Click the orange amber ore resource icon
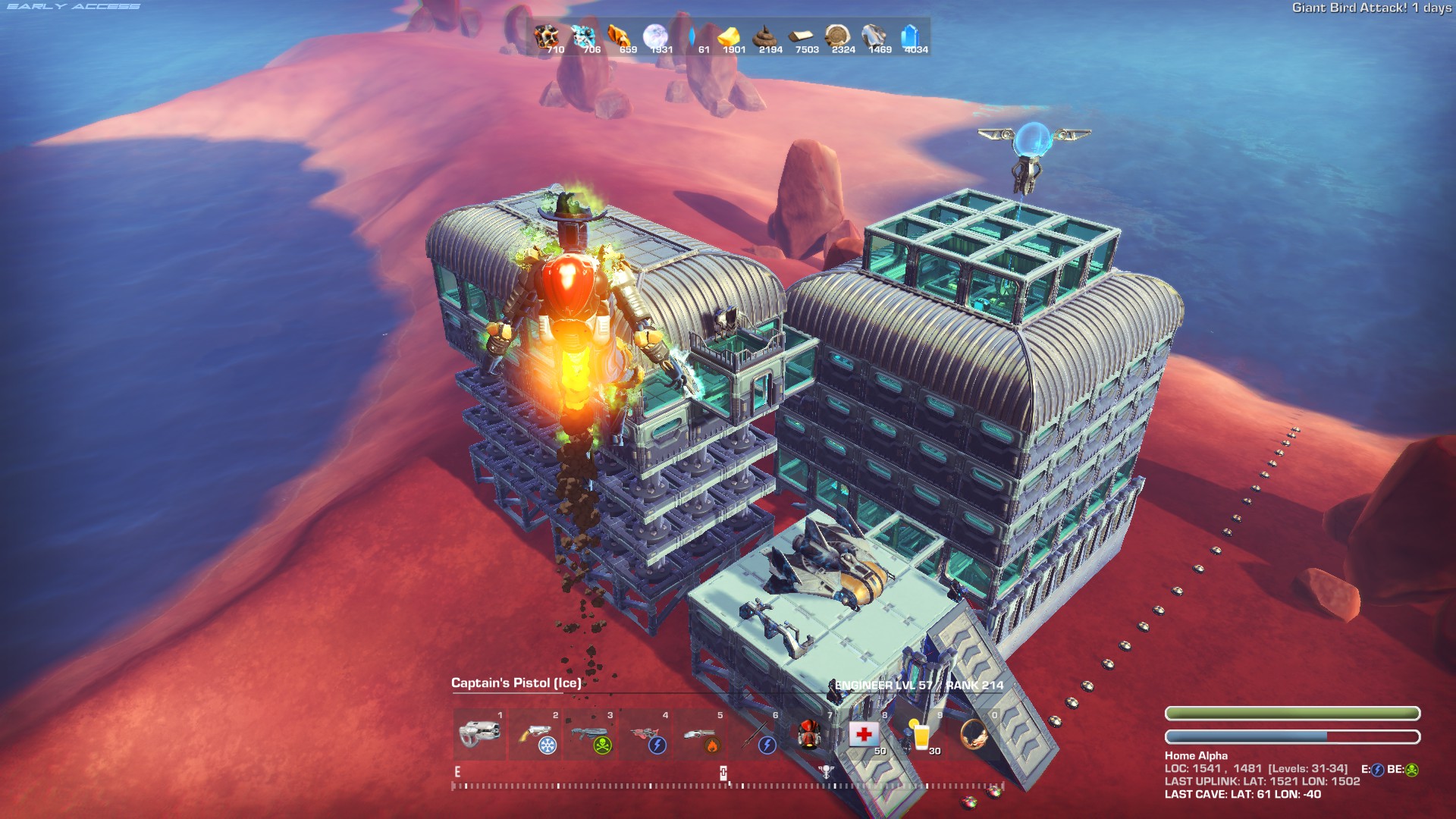The width and height of the screenshot is (1456, 819). [619, 36]
